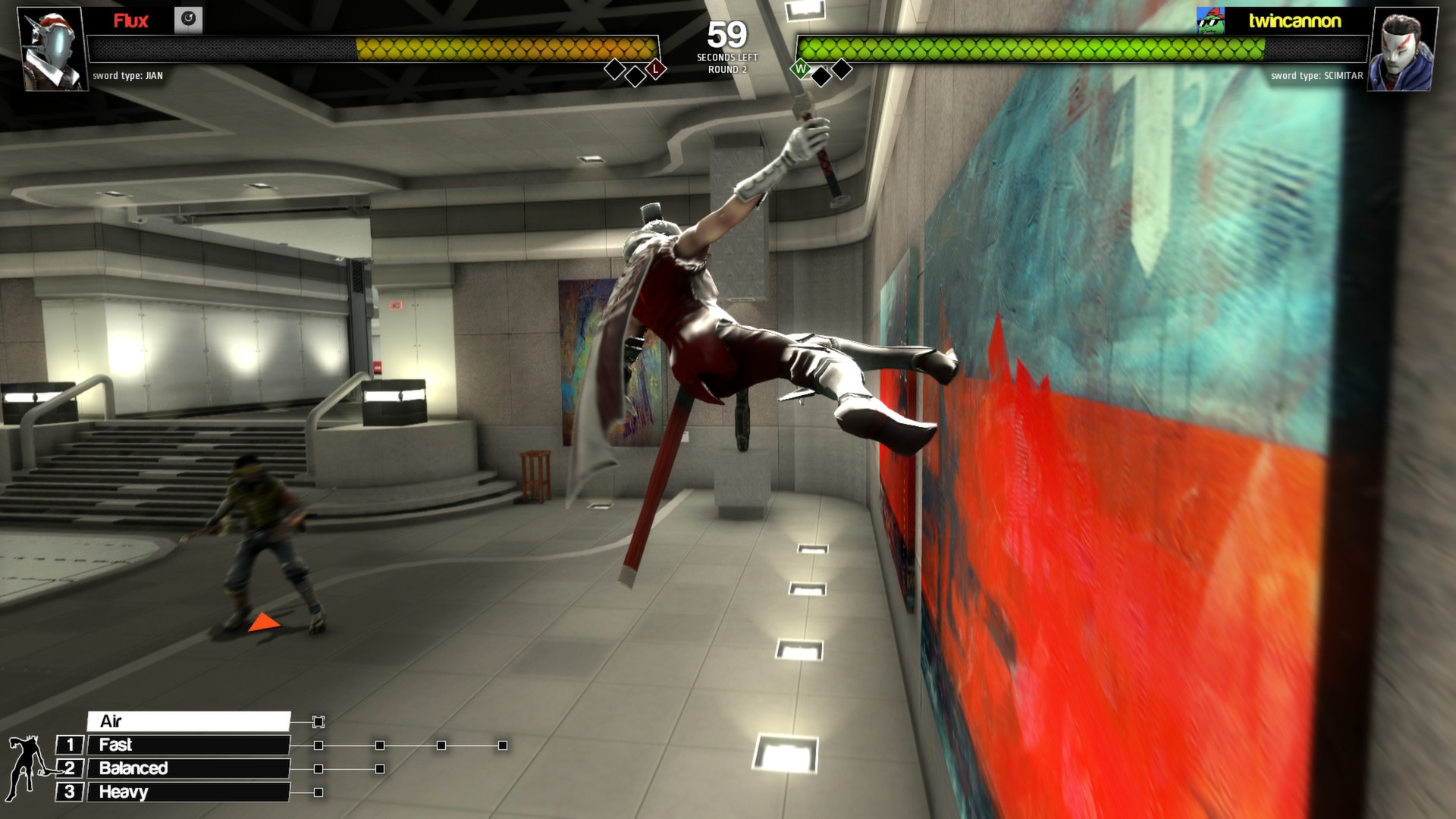Expand the Fast stance combo chain
The image size is (1456, 819).
317,745
